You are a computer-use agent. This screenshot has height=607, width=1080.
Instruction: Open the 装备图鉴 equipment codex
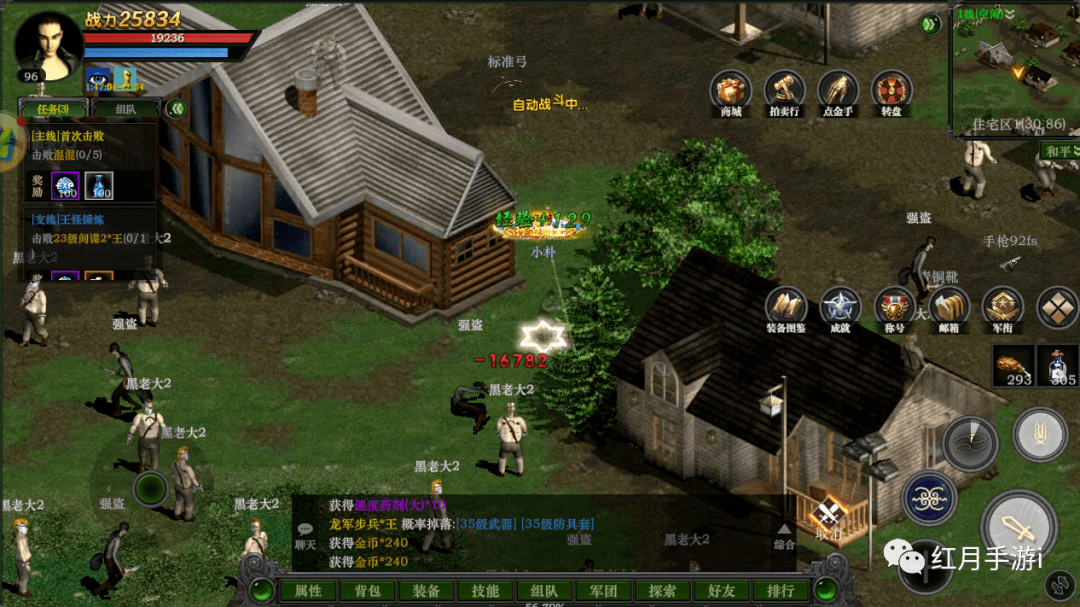click(786, 308)
